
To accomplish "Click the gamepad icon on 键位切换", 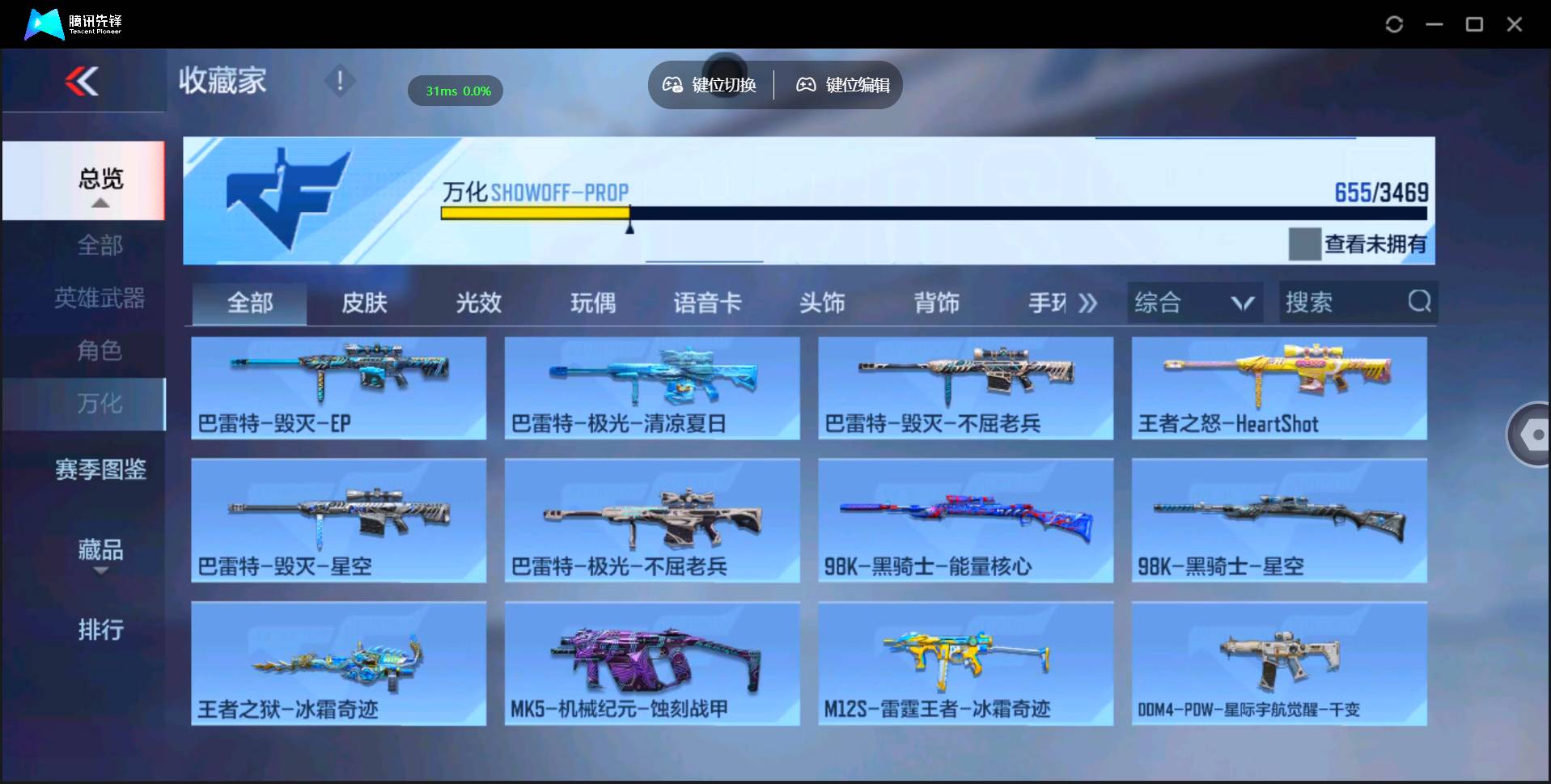I will 672,84.
